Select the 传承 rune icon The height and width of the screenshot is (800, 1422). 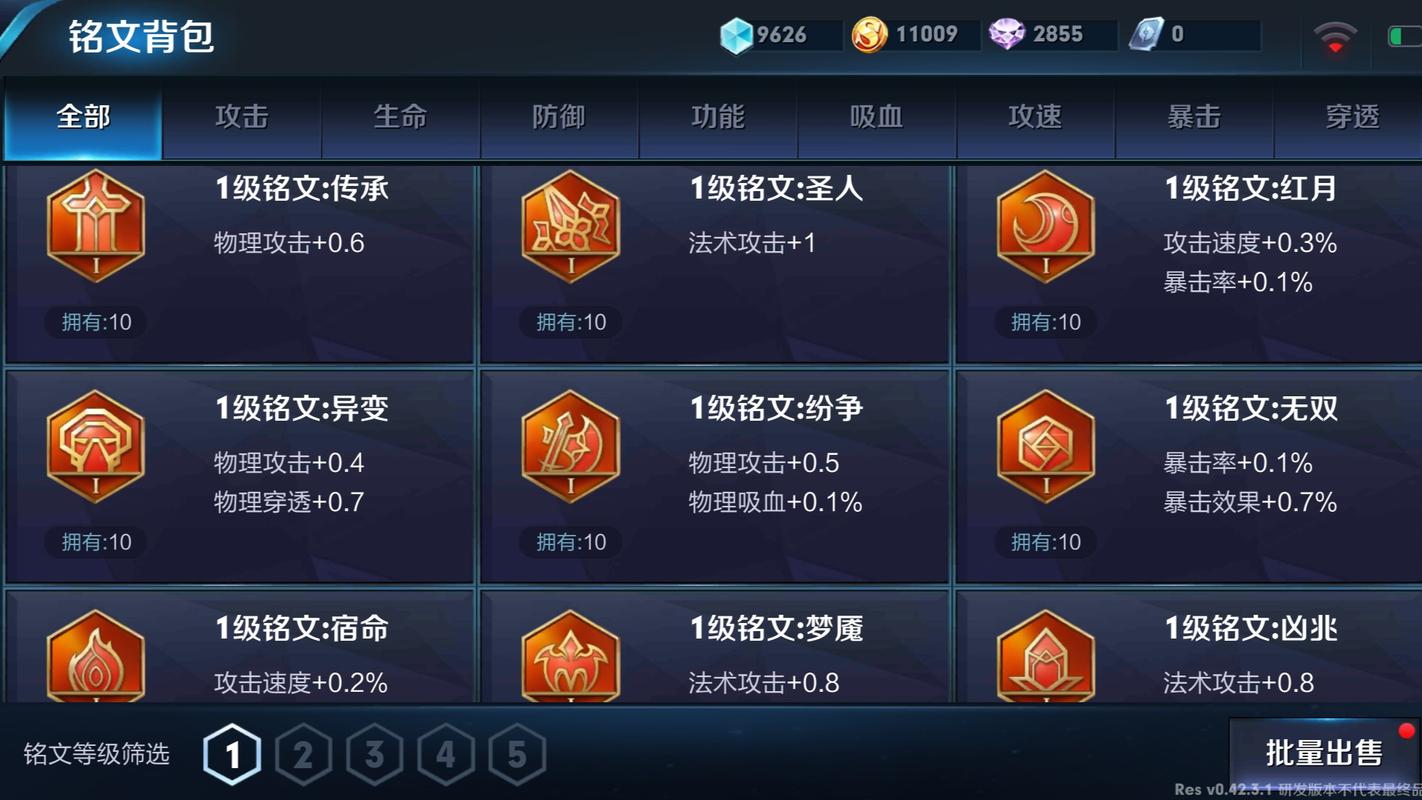point(95,226)
